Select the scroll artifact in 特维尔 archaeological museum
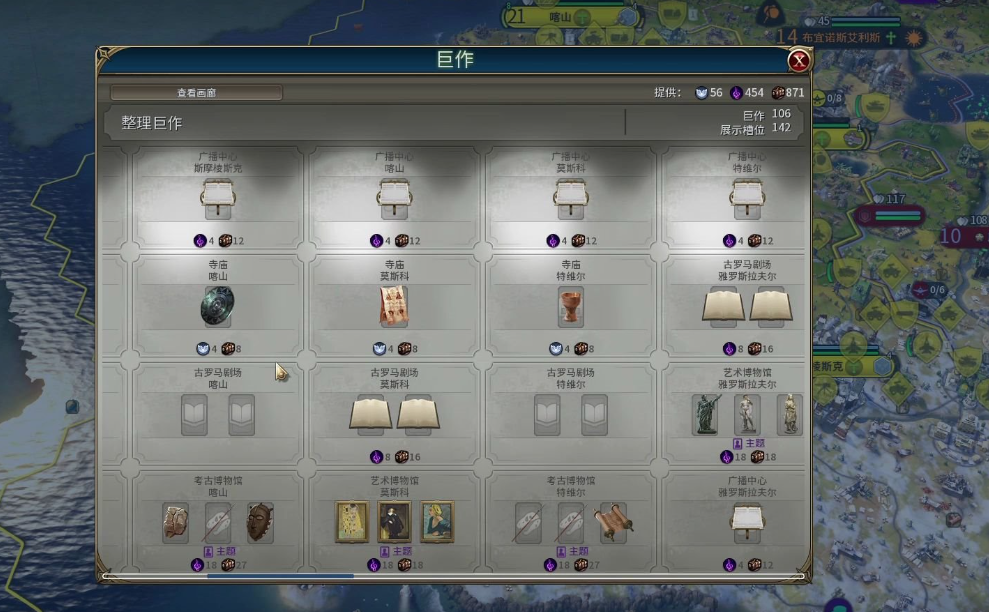This screenshot has width=989, height=612. click(x=613, y=522)
